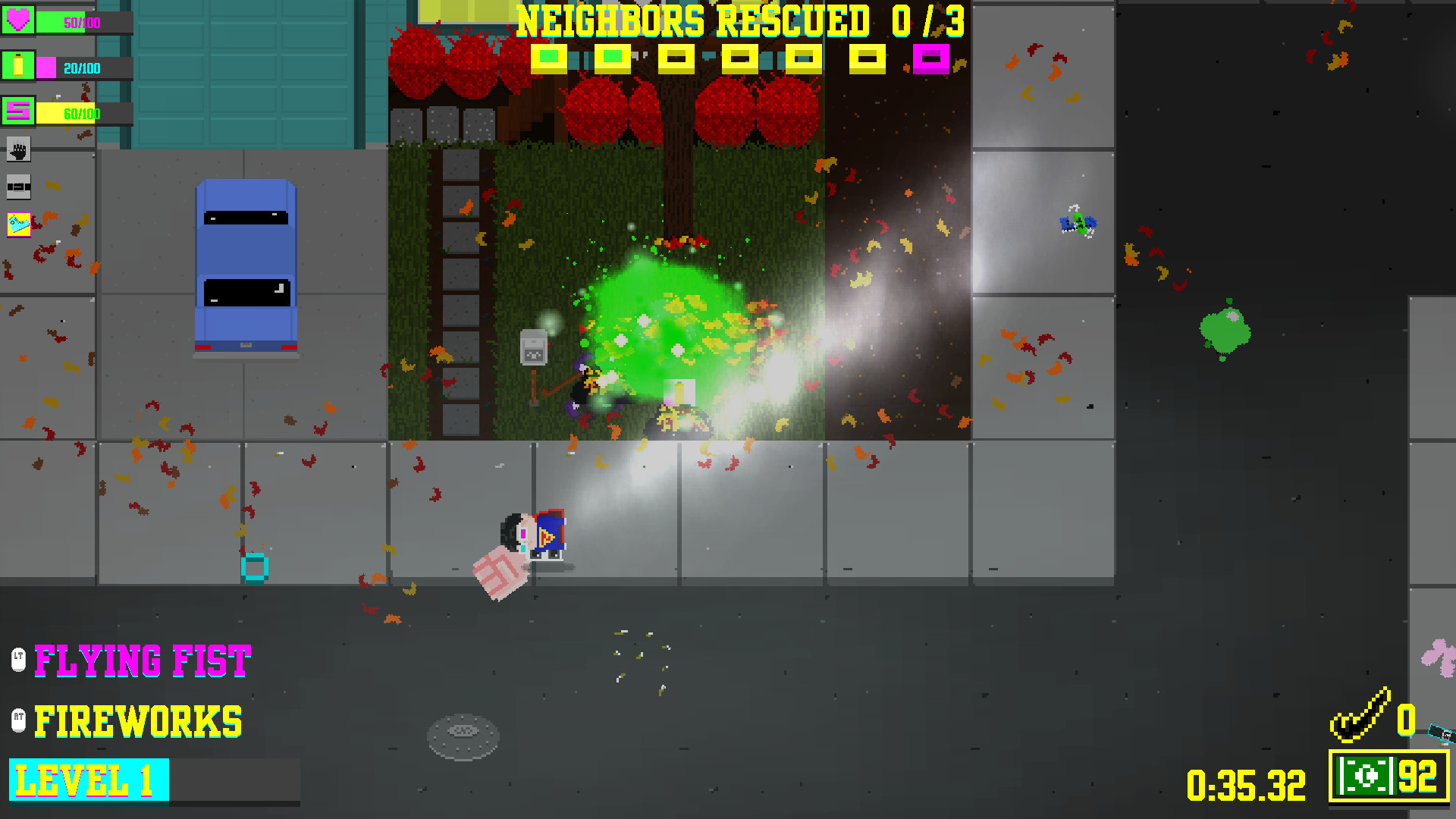
Task: Select the blue sneaker power-up icon
Action: [17, 223]
